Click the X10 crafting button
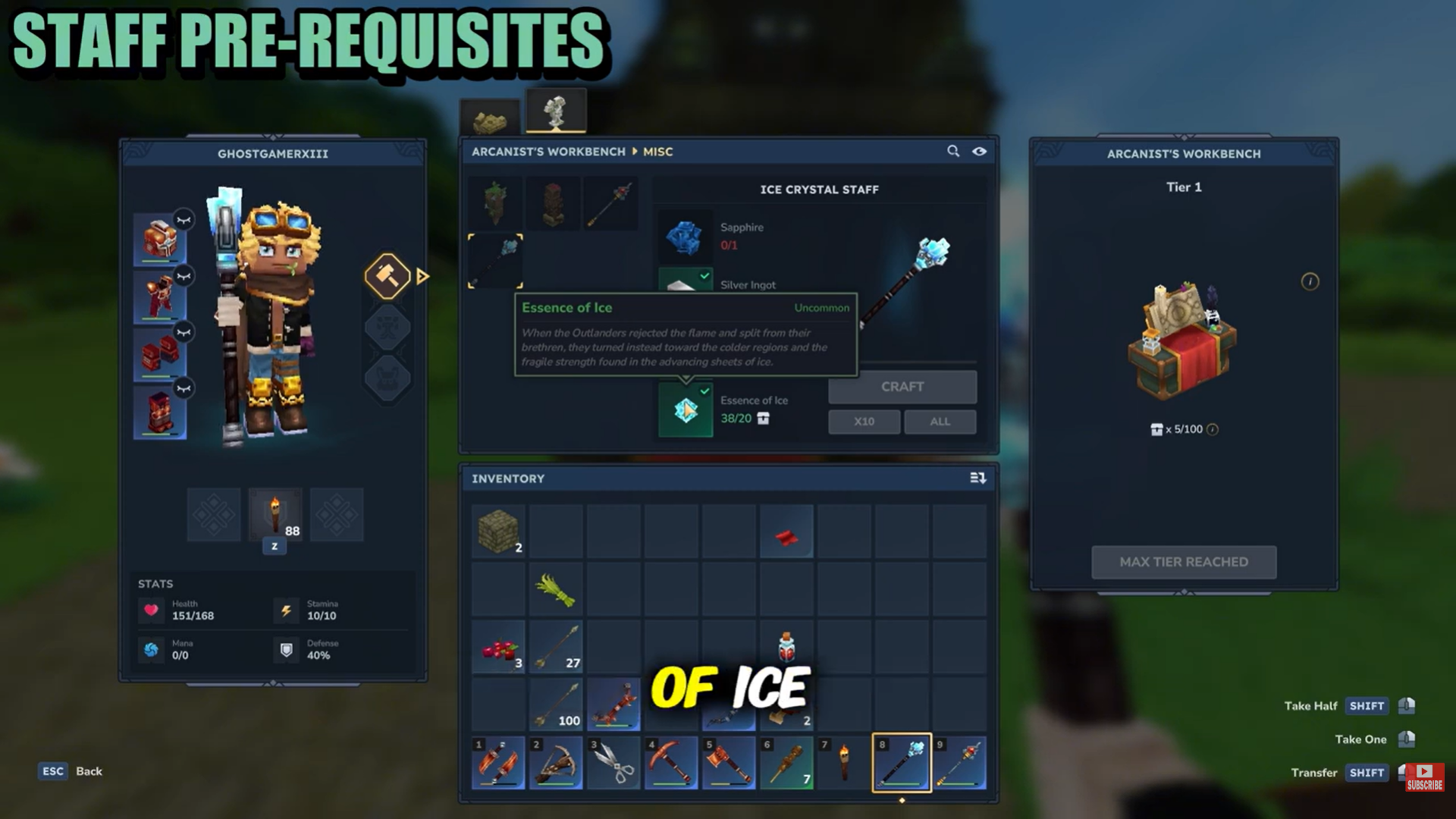 [x=863, y=422]
